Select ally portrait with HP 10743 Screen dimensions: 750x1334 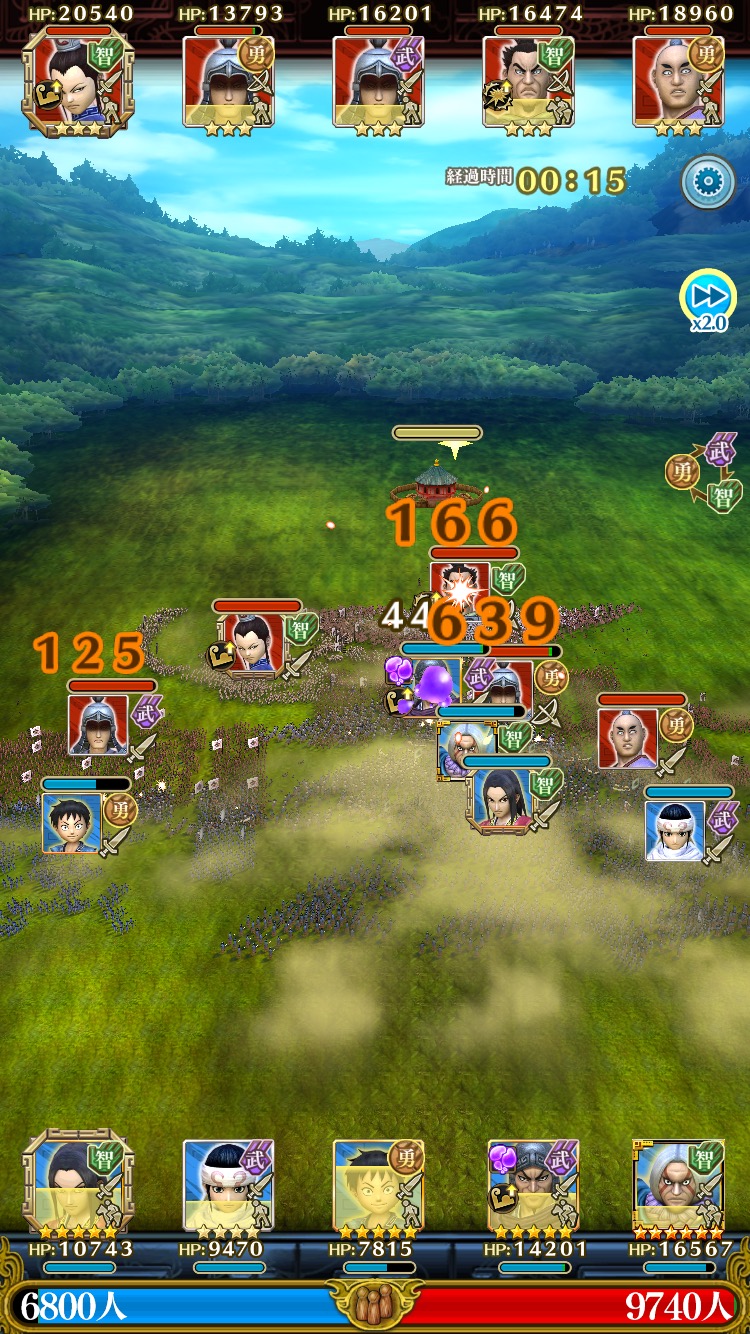click(78, 1185)
